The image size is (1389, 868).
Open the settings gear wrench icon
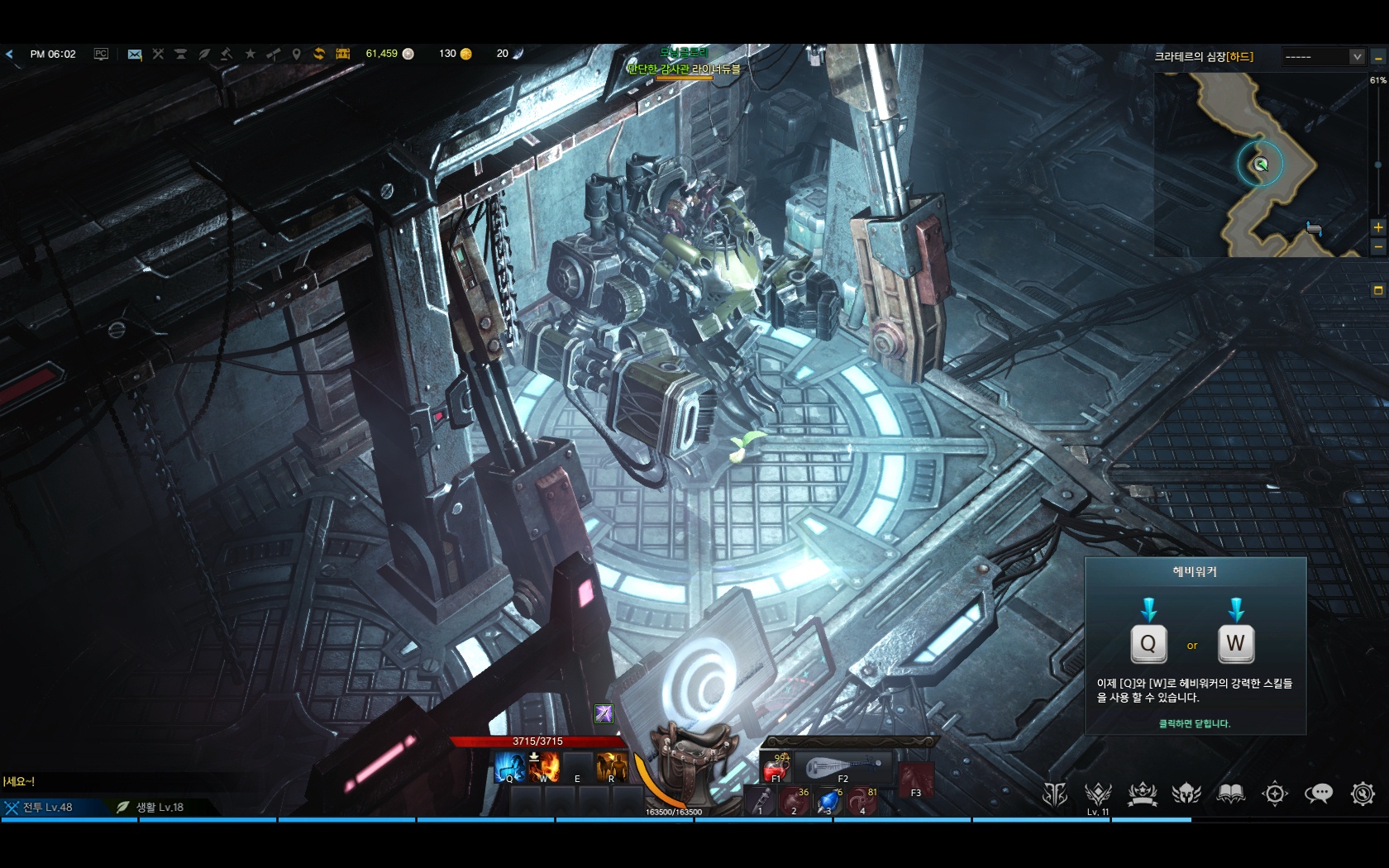click(1362, 794)
